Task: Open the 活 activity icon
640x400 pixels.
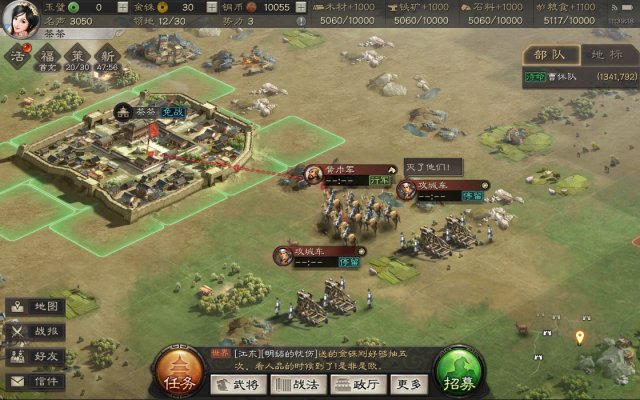Action: [x=17, y=56]
